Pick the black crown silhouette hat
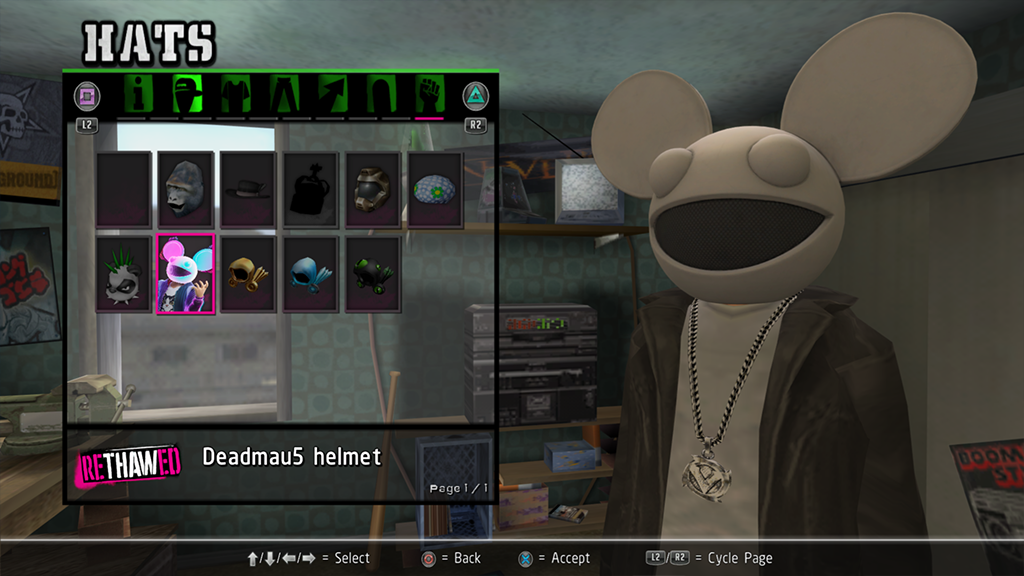This screenshot has width=1024, height=576. point(310,189)
